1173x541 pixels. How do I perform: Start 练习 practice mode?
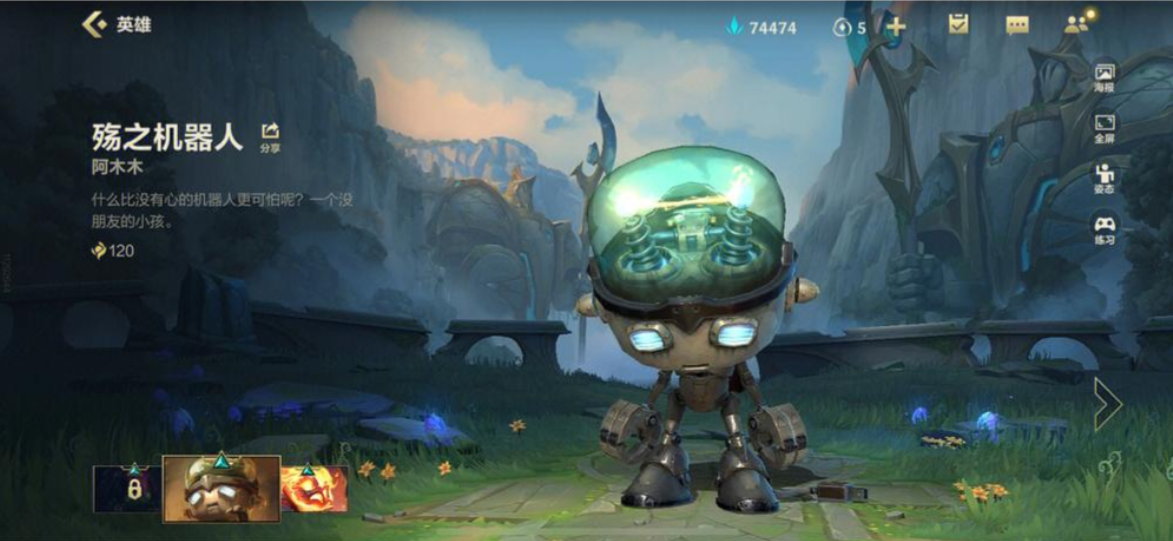tap(1104, 229)
